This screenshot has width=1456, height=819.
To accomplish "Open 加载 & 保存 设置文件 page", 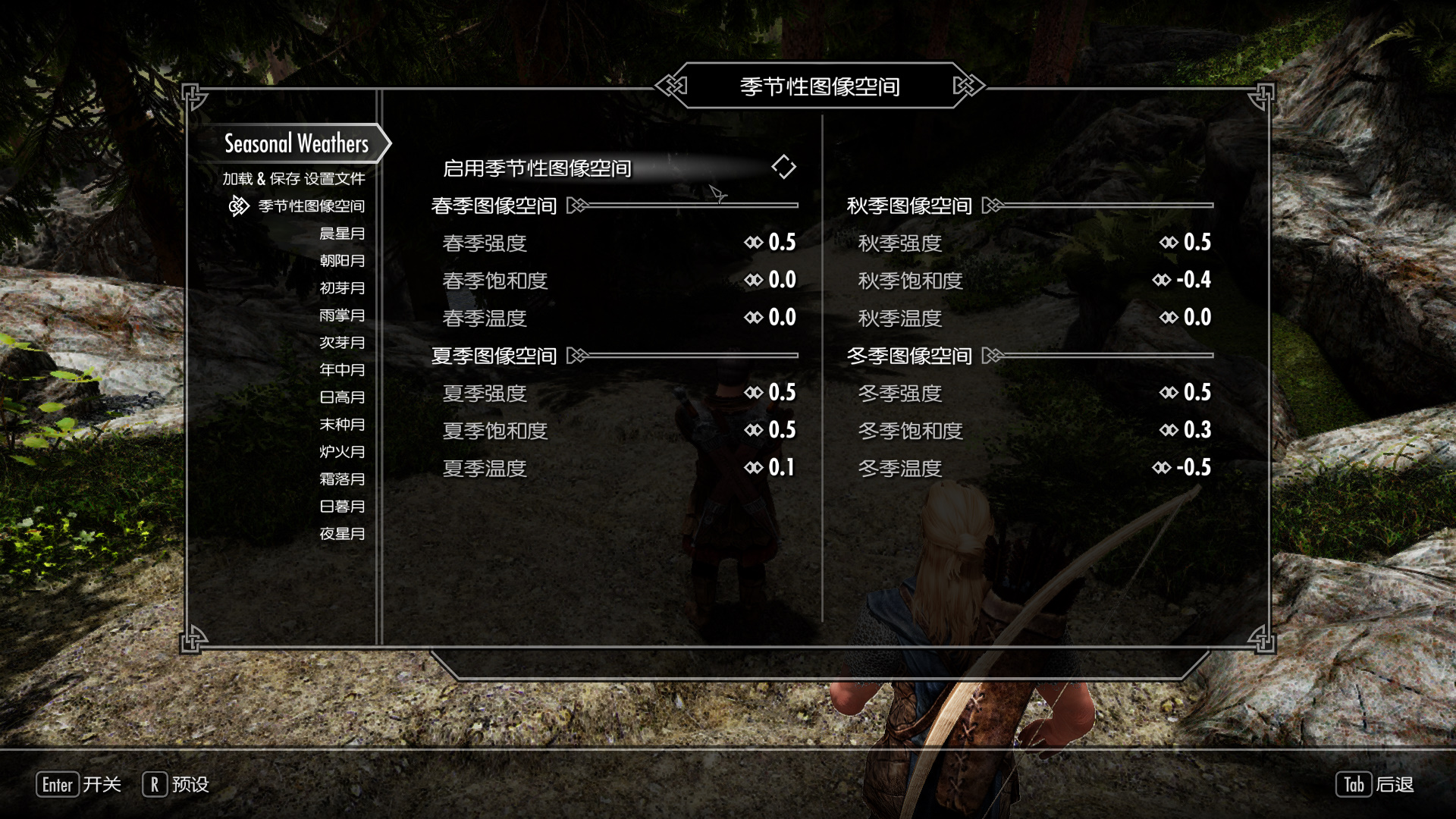I will point(293,179).
